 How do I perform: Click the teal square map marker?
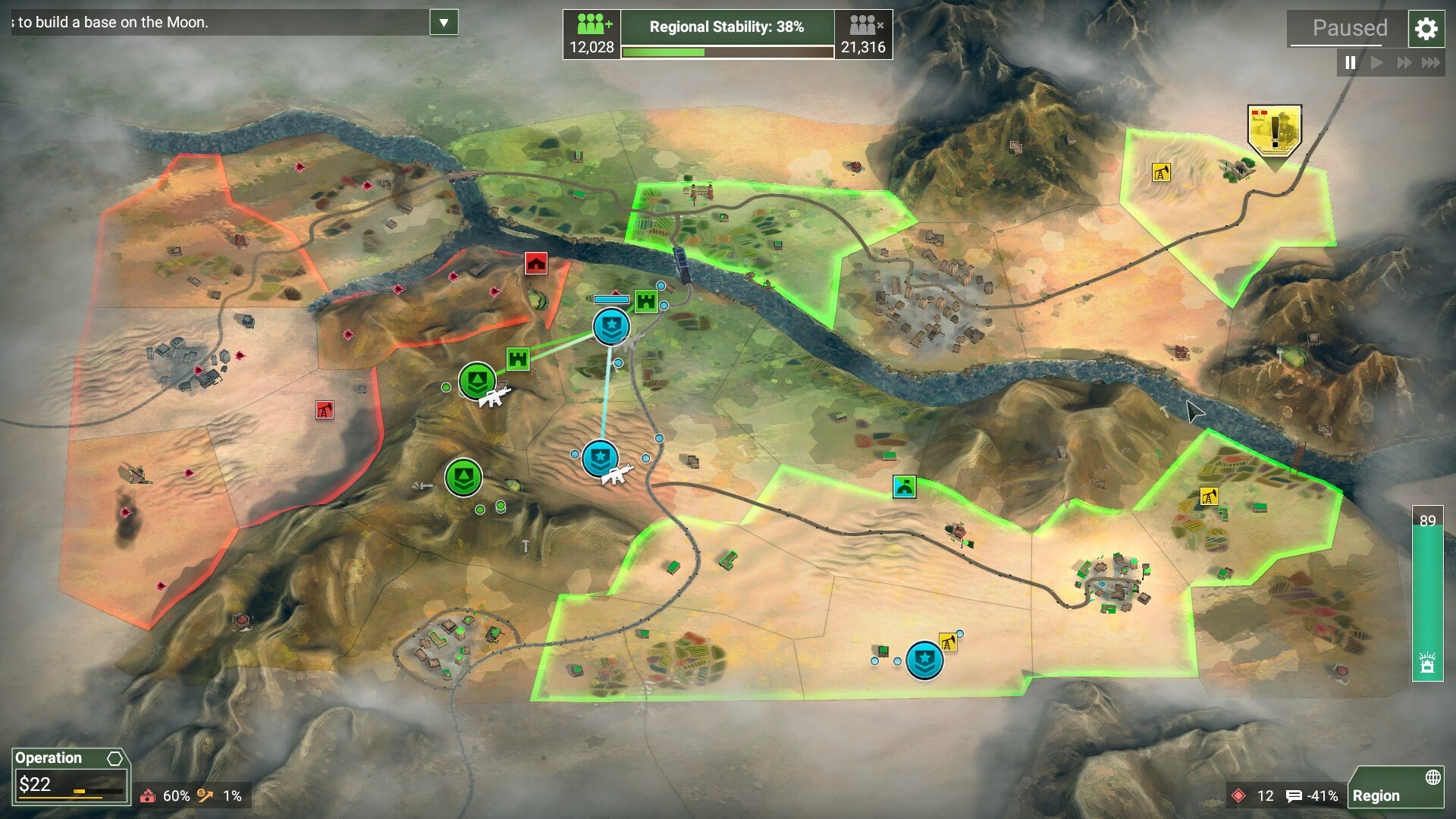[x=904, y=486]
